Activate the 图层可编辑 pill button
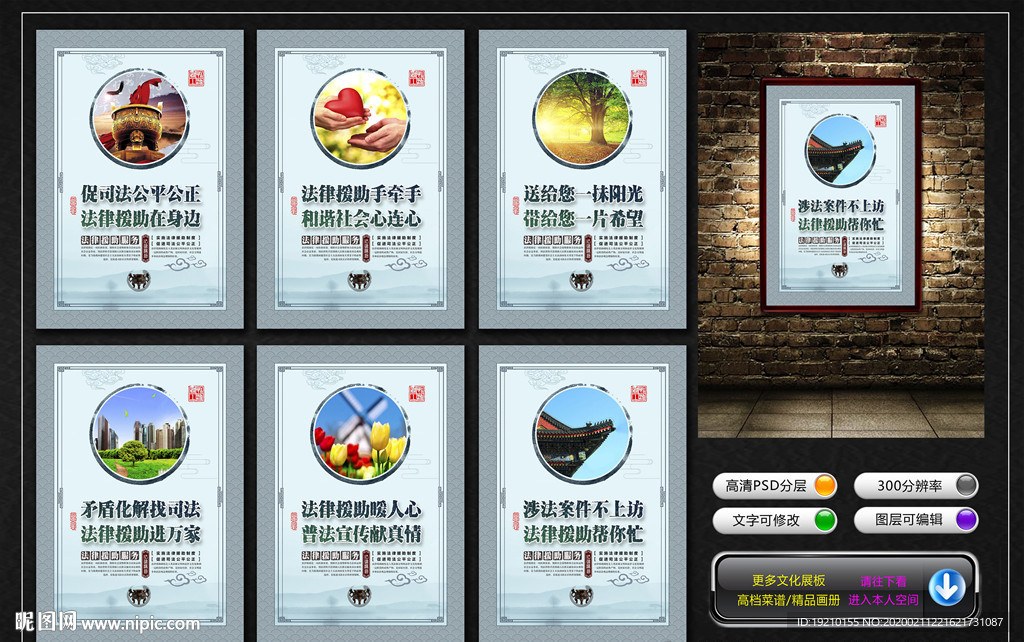The image size is (1024, 642). pos(915,520)
